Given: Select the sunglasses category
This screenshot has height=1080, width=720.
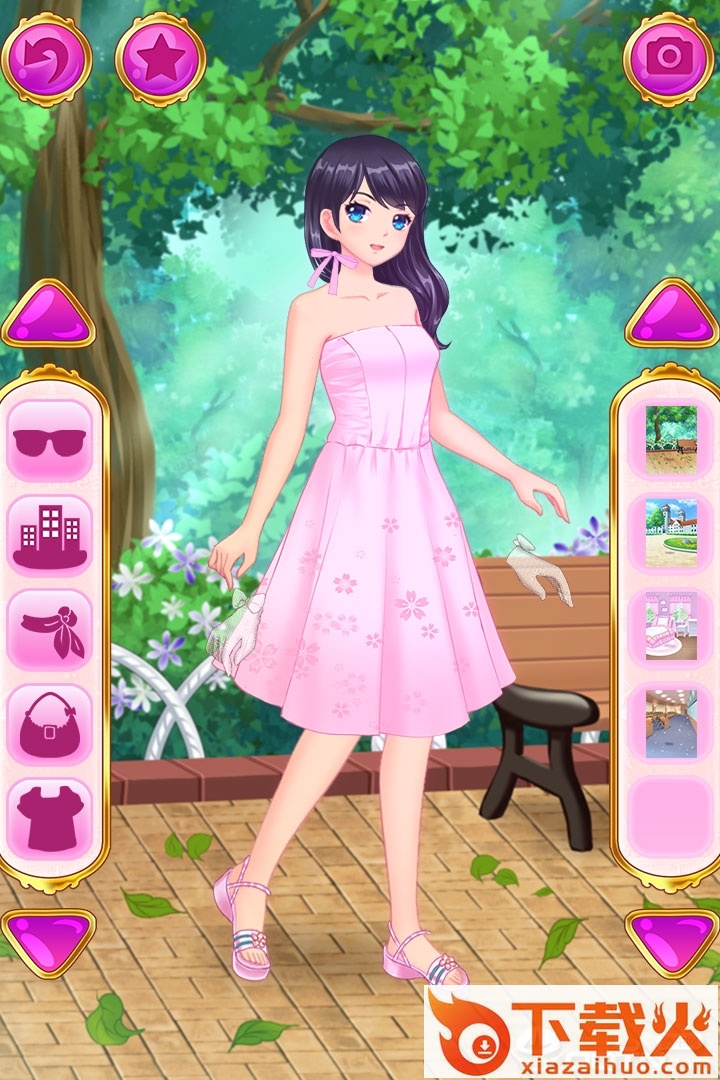Looking at the screenshot, I should (50, 440).
